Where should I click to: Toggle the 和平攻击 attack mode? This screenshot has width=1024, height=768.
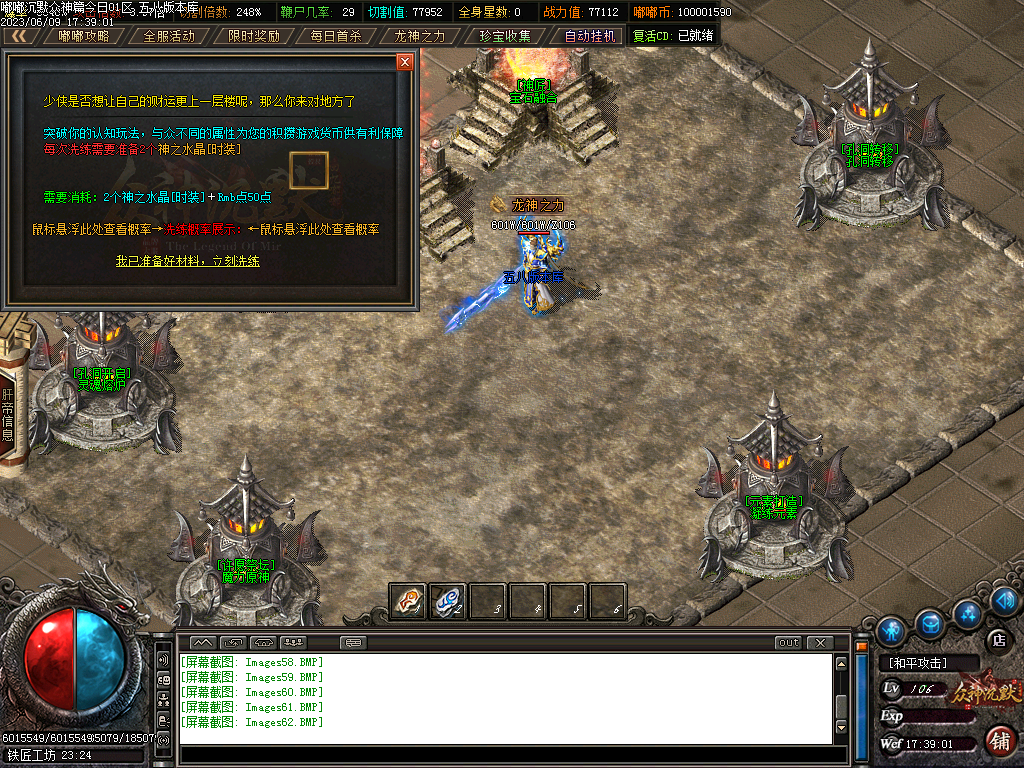pyautogui.click(x=927, y=663)
